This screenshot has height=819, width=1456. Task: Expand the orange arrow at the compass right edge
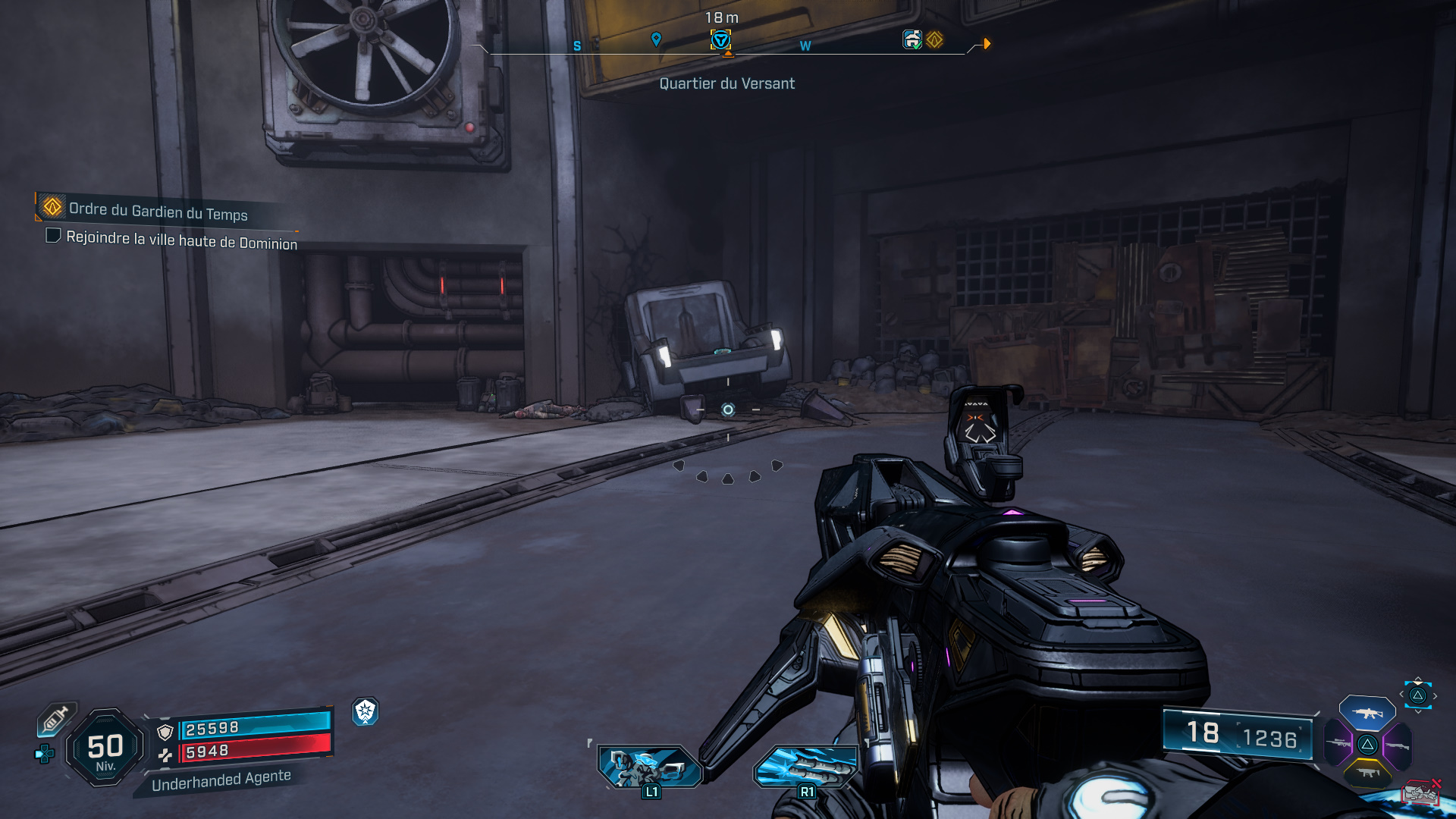point(986,43)
